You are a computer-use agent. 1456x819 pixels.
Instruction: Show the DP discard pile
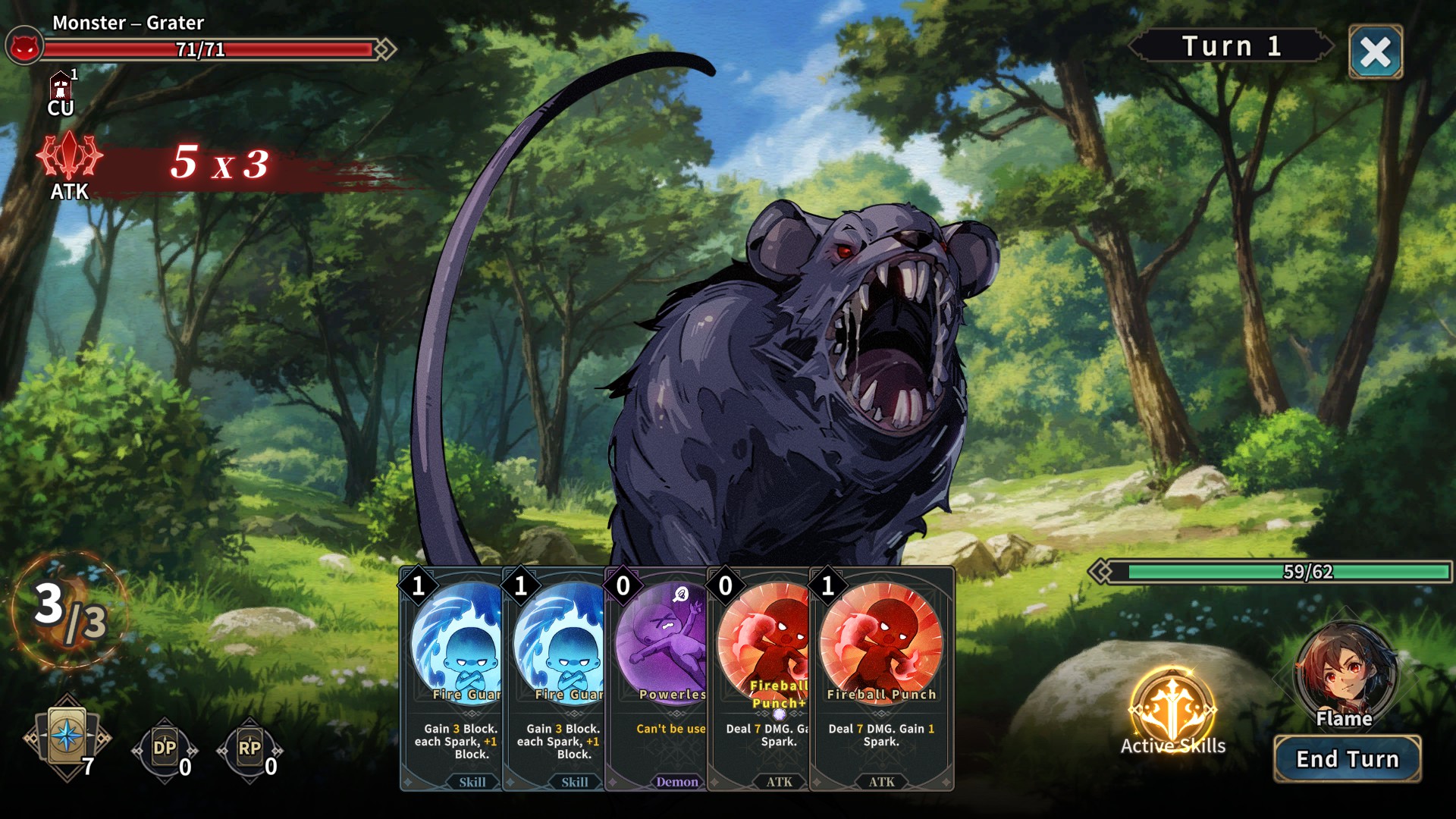coord(165,749)
